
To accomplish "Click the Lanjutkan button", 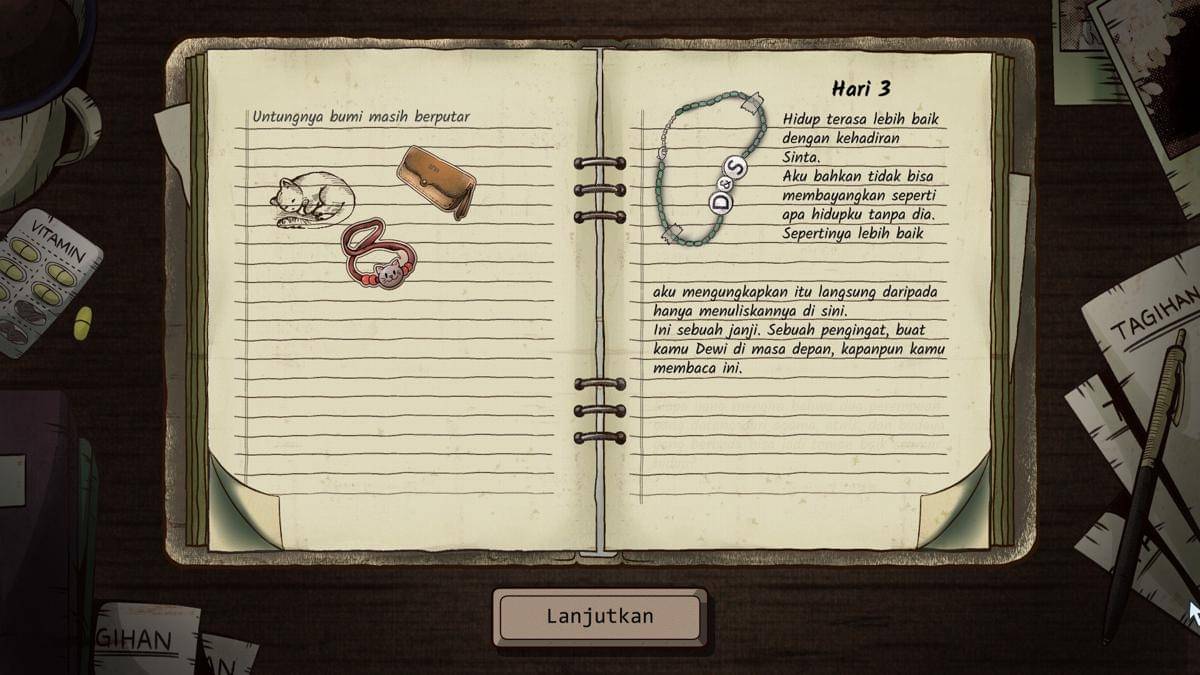I will 599,616.
